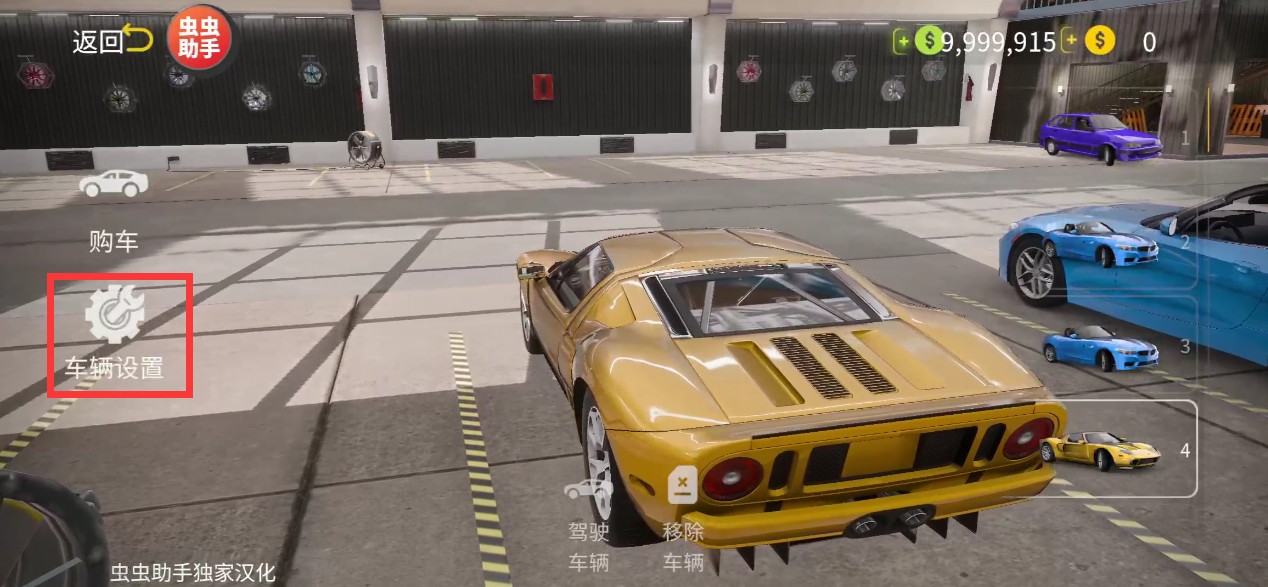Open 车辆设置 vehicle settings
This screenshot has height=587, width=1268.
pyautogui.click(x=119, y=334)
